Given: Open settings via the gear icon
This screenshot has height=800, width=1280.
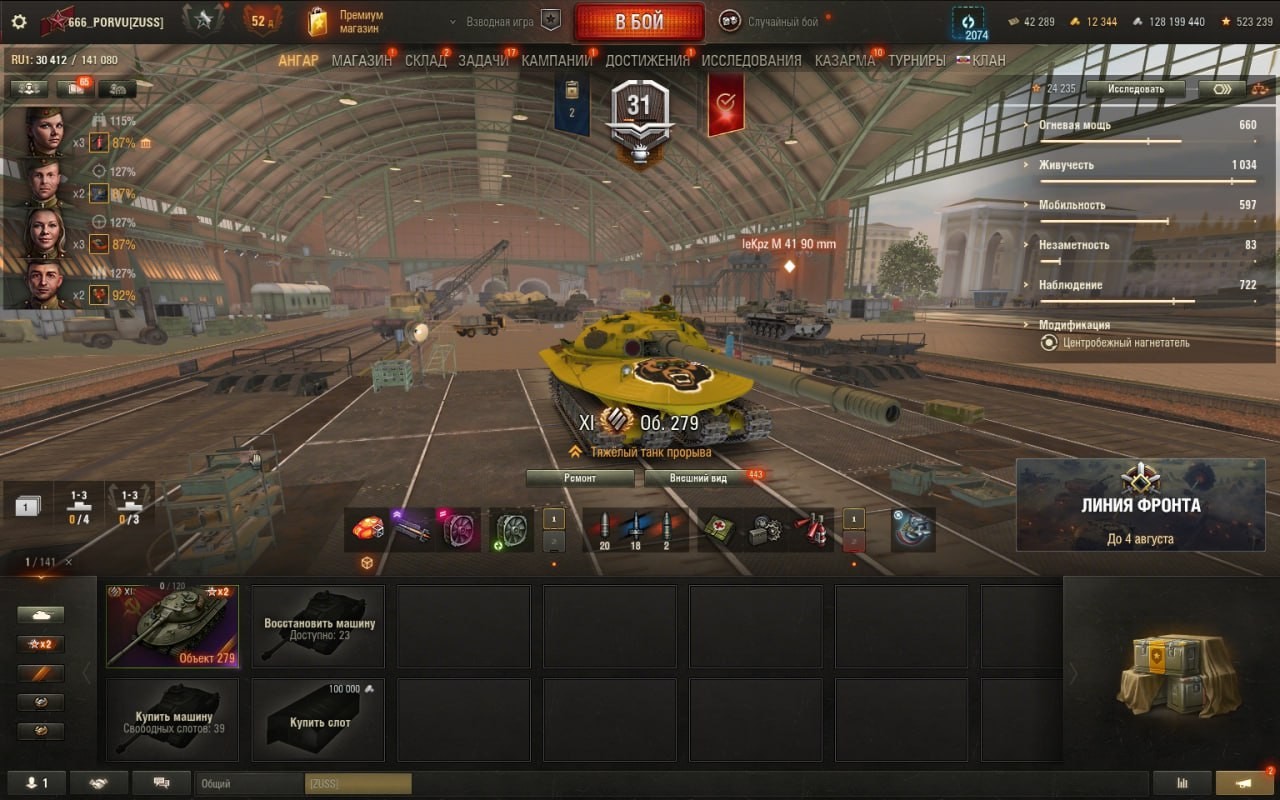Looking at the screenshot, I should [x=19, y=21].
